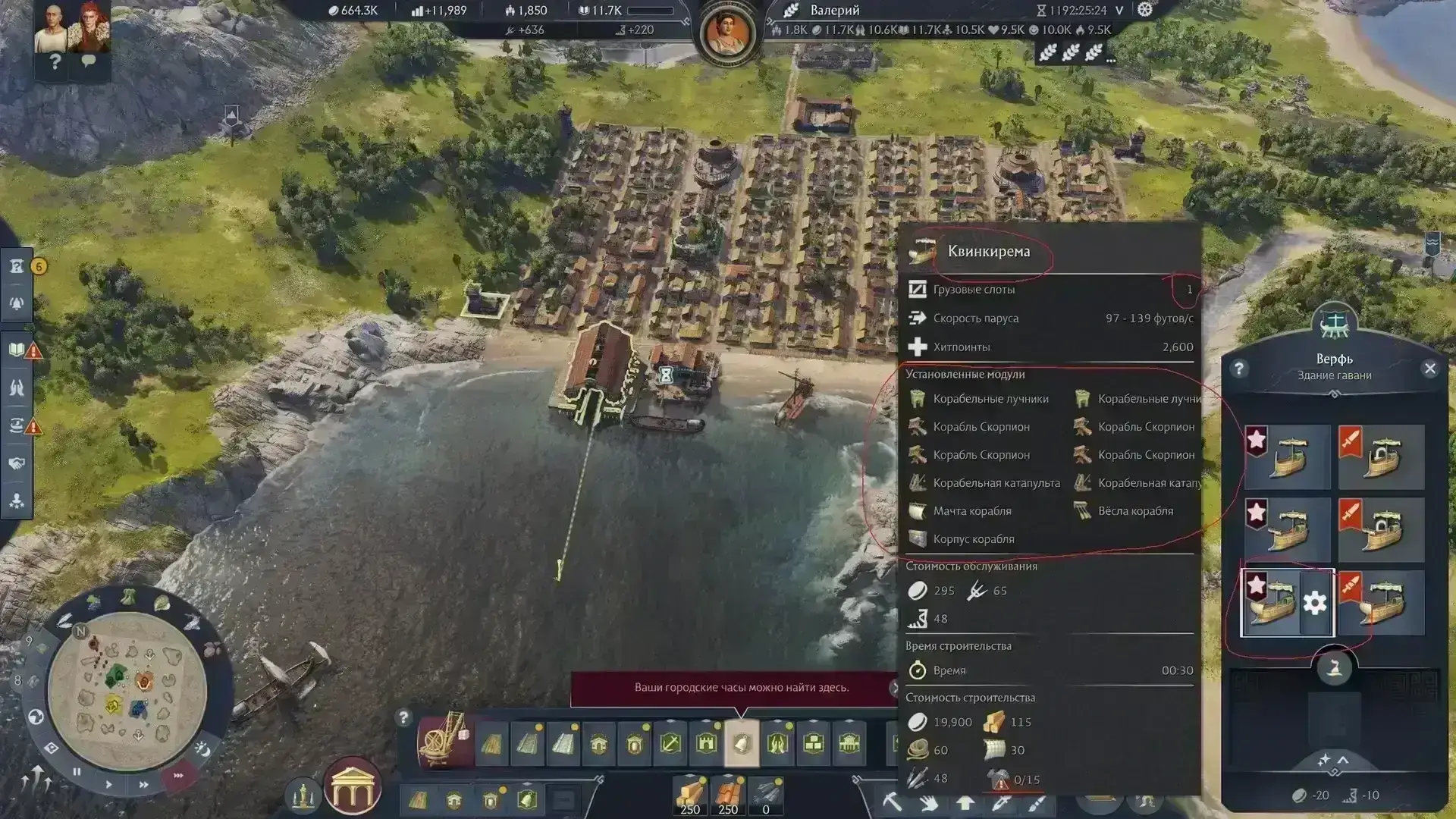Image resolution: width=1456 pixels, height=819 pixels.
Task: Close the Верфь shipyard panel
Action: pyautogui.click(x=1429, y=369)
